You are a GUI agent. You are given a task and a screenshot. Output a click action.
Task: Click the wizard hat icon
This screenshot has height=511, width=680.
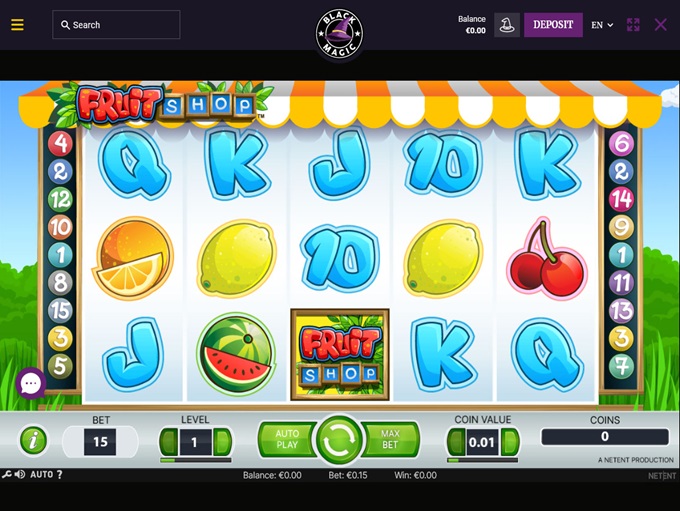coord(507,25)
